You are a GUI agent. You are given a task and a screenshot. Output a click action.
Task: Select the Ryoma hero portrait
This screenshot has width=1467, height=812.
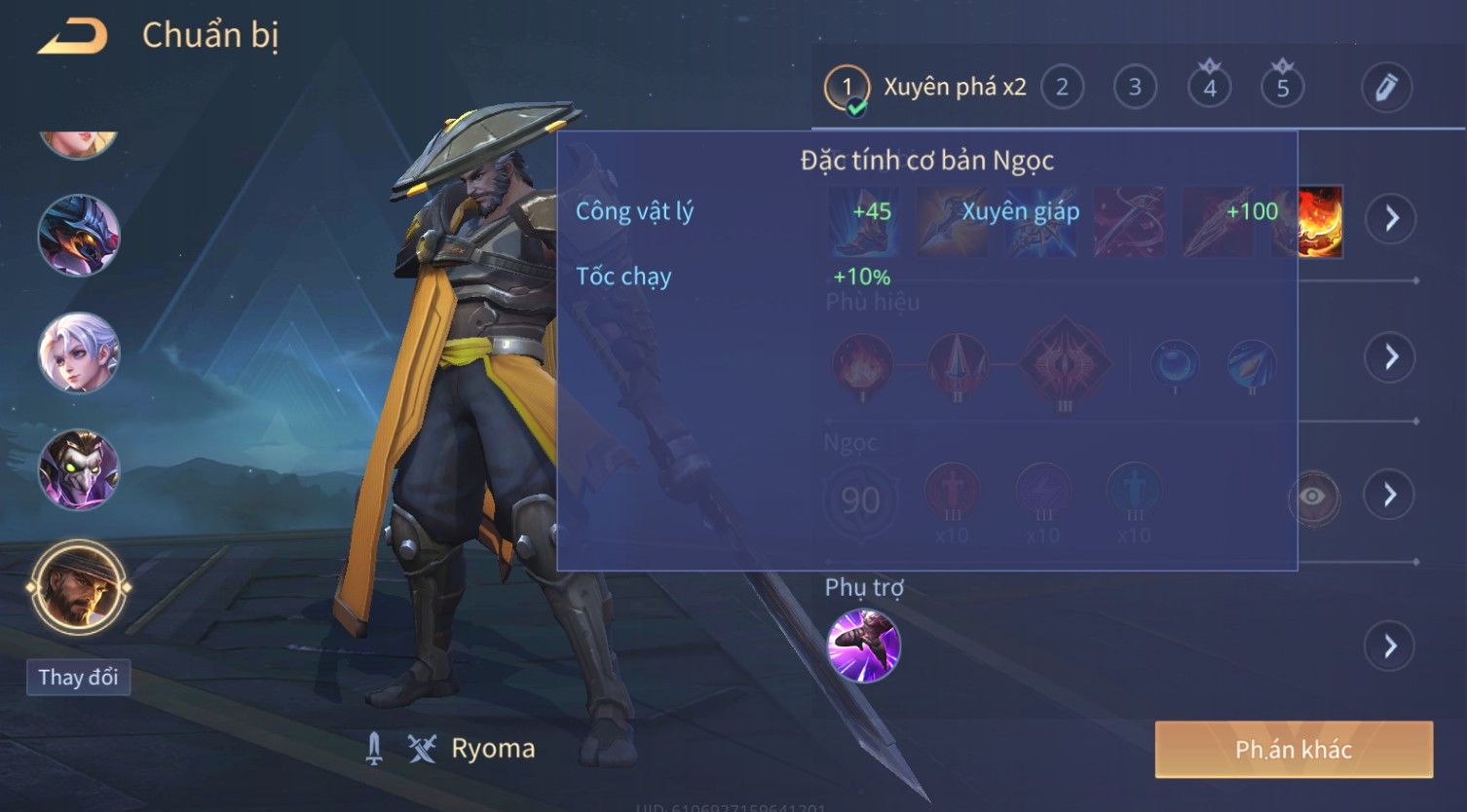coord(78,587)
